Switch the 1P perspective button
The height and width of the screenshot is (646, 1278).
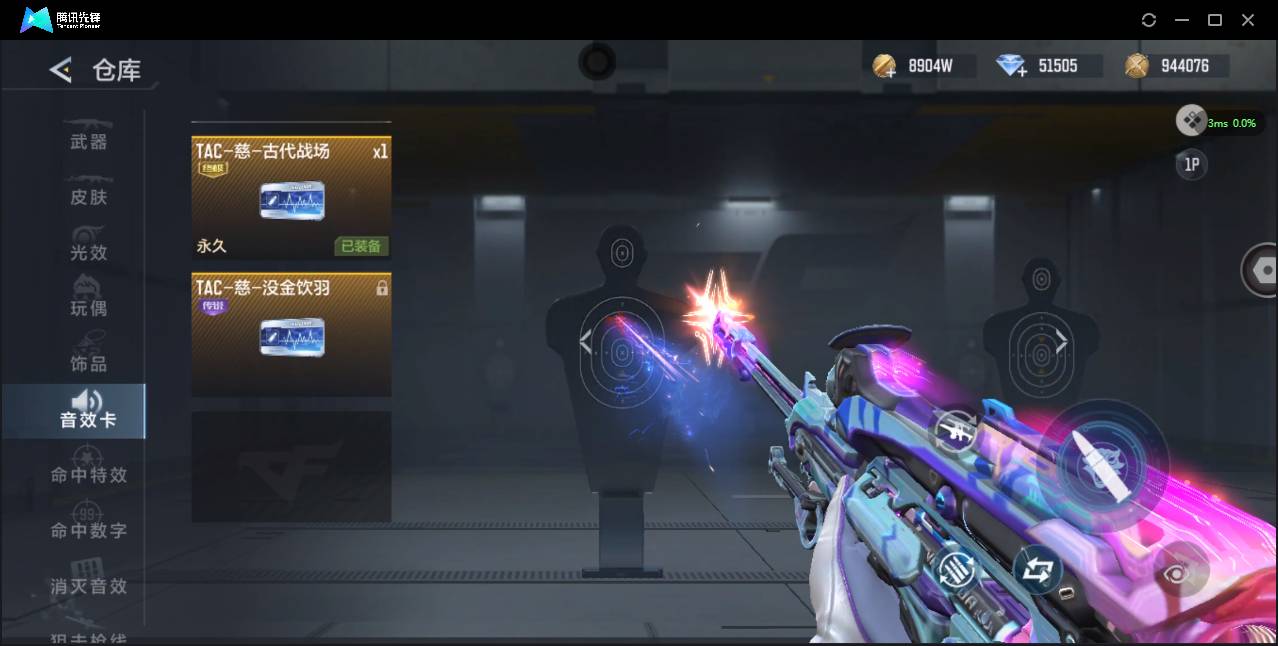pyautogui.click(x=1191, y=165)
